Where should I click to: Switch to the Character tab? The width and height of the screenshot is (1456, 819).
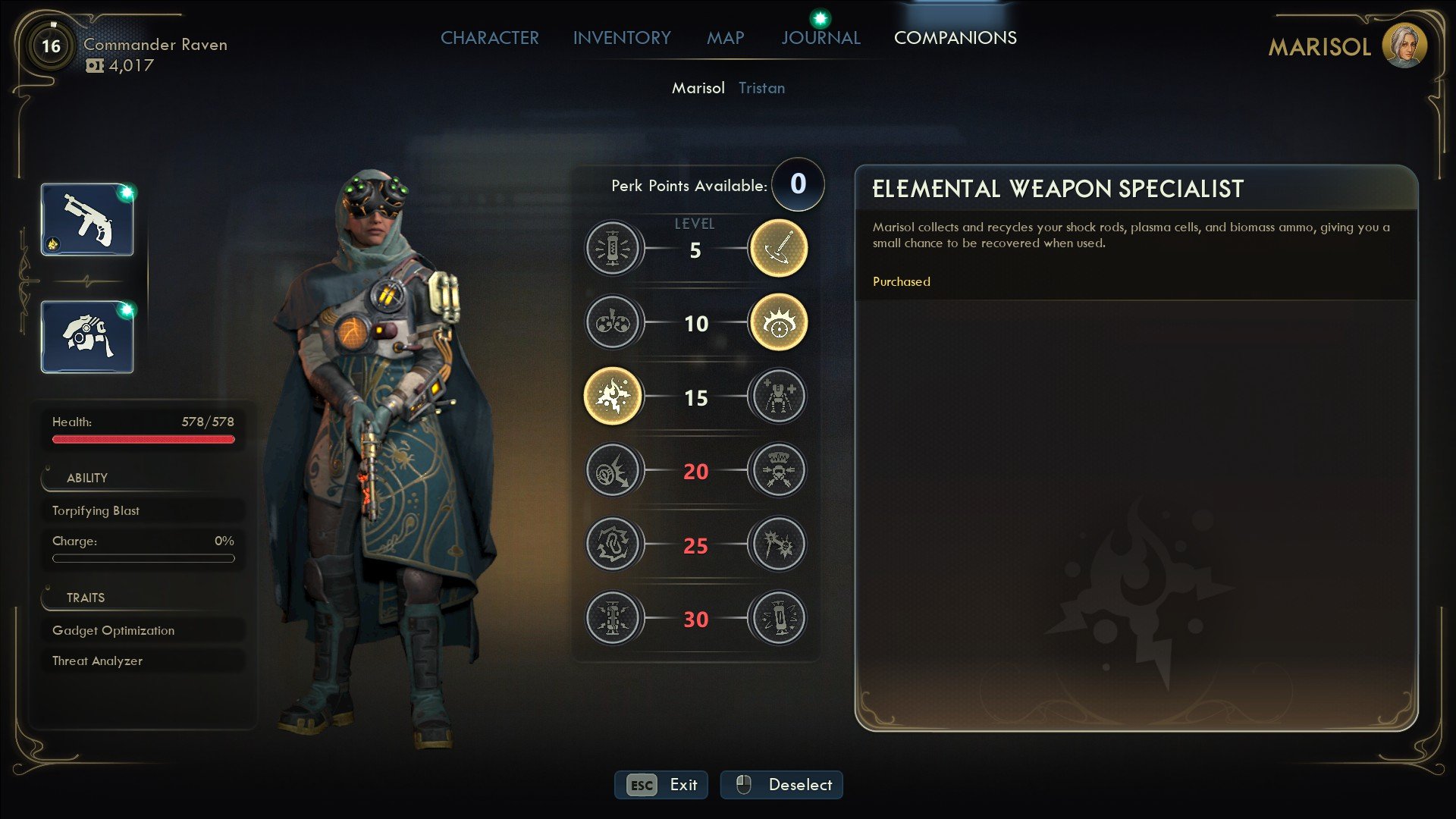489,38
